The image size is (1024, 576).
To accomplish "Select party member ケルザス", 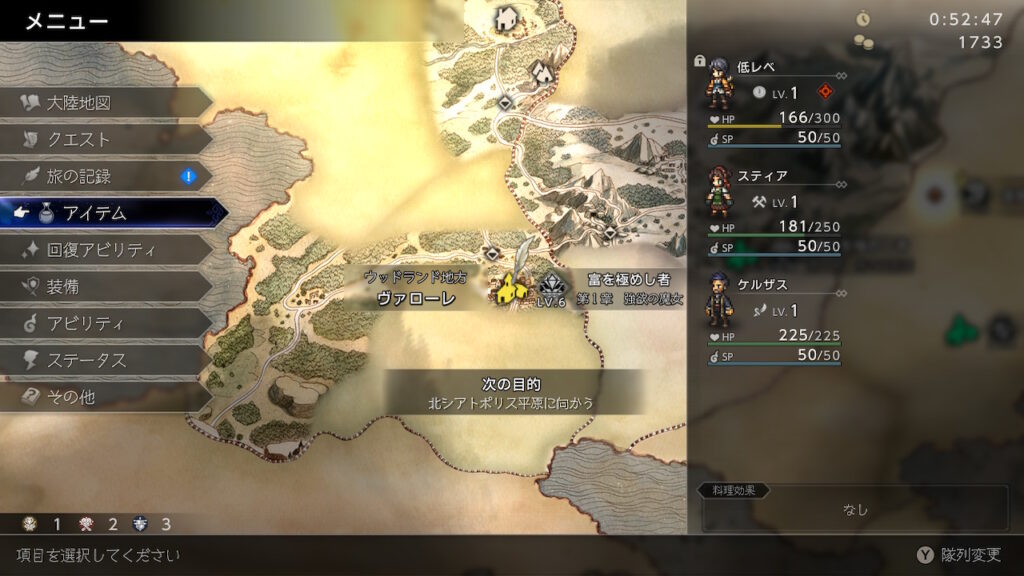I will coord(772,319).
